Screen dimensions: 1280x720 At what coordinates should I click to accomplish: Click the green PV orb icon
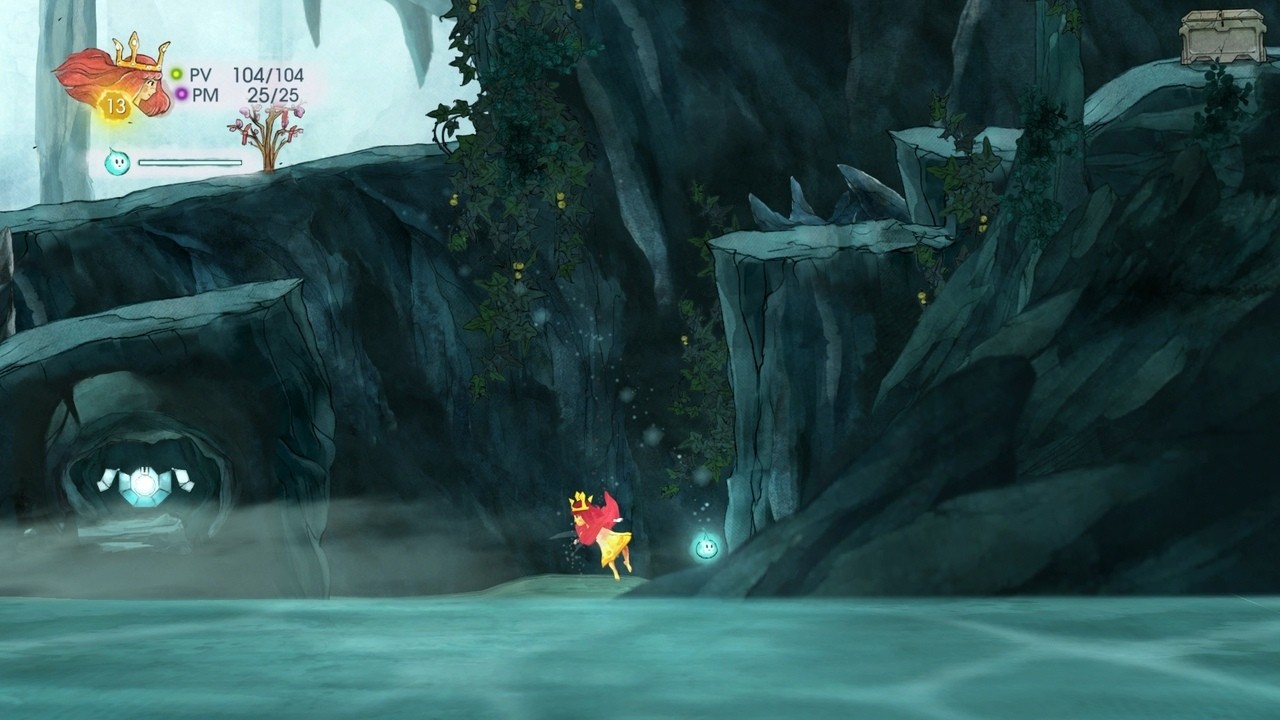(178, 72)
